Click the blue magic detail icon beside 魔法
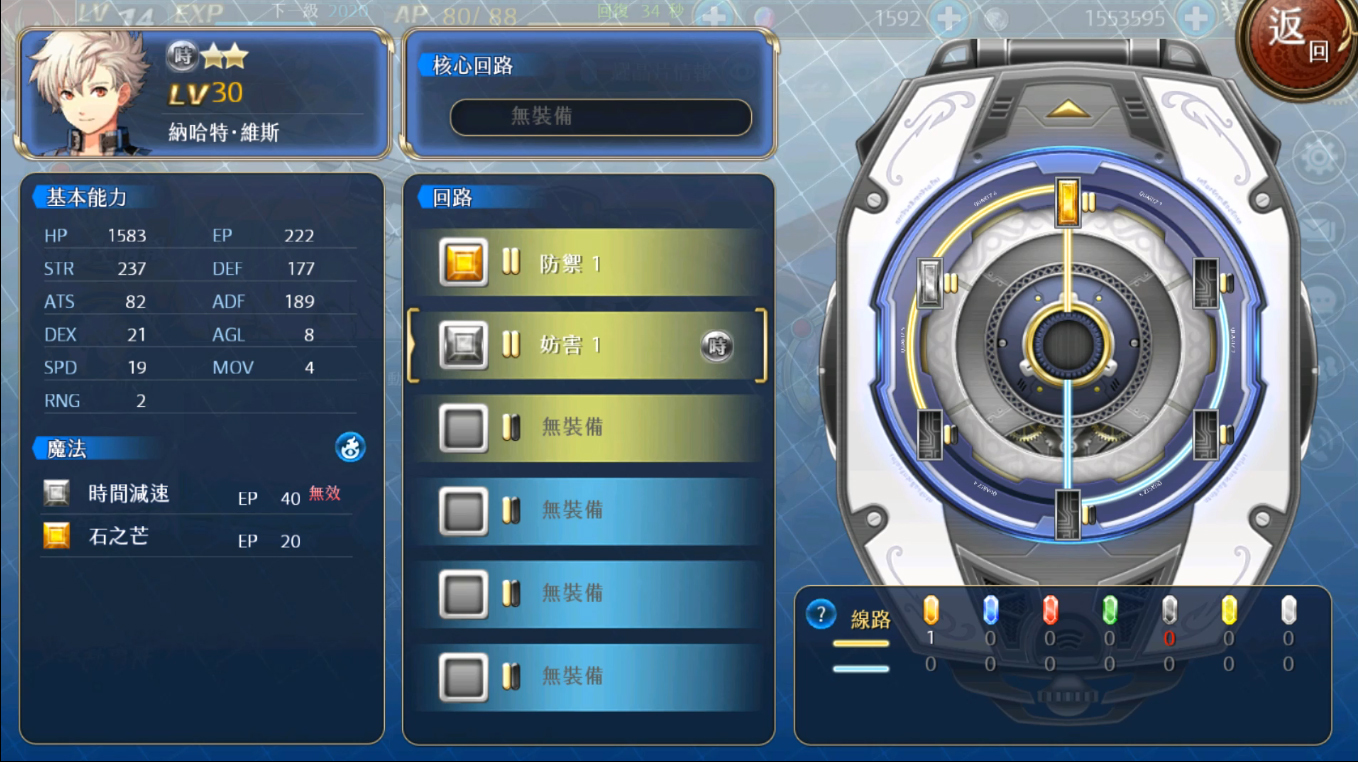 click(350, 448)
